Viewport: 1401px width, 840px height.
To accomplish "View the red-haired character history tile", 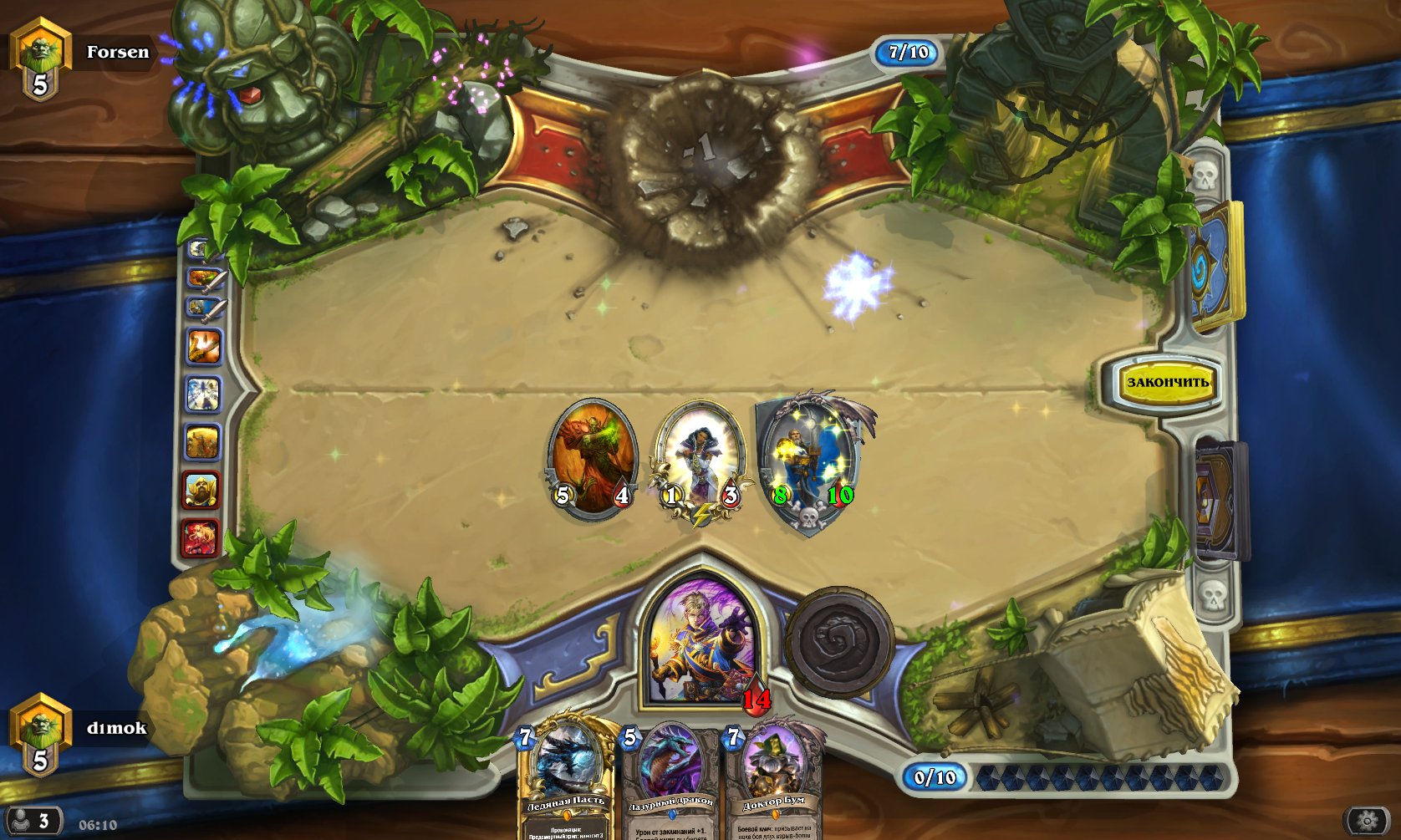I will (201, 537).
